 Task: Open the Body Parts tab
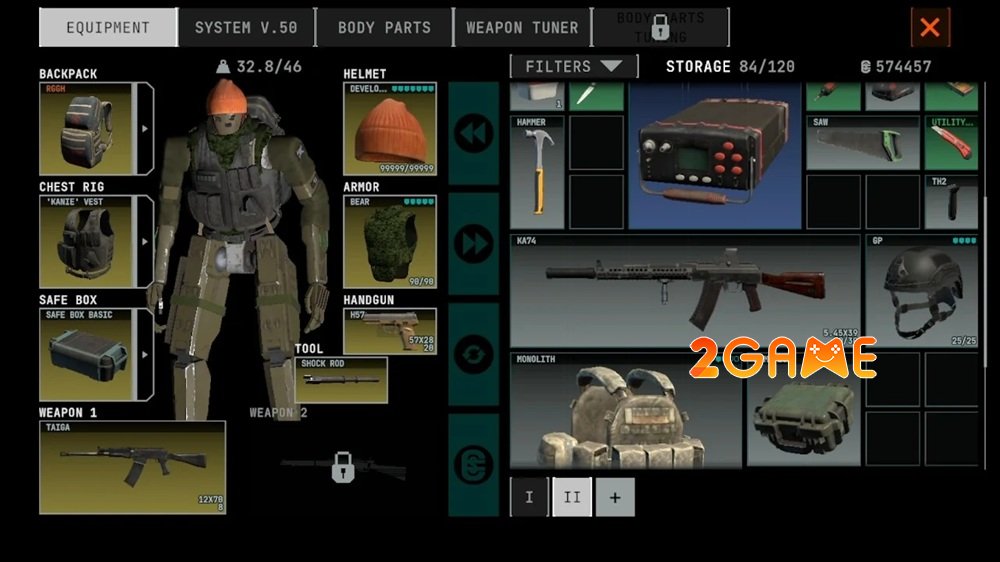(x=384, y=28)
